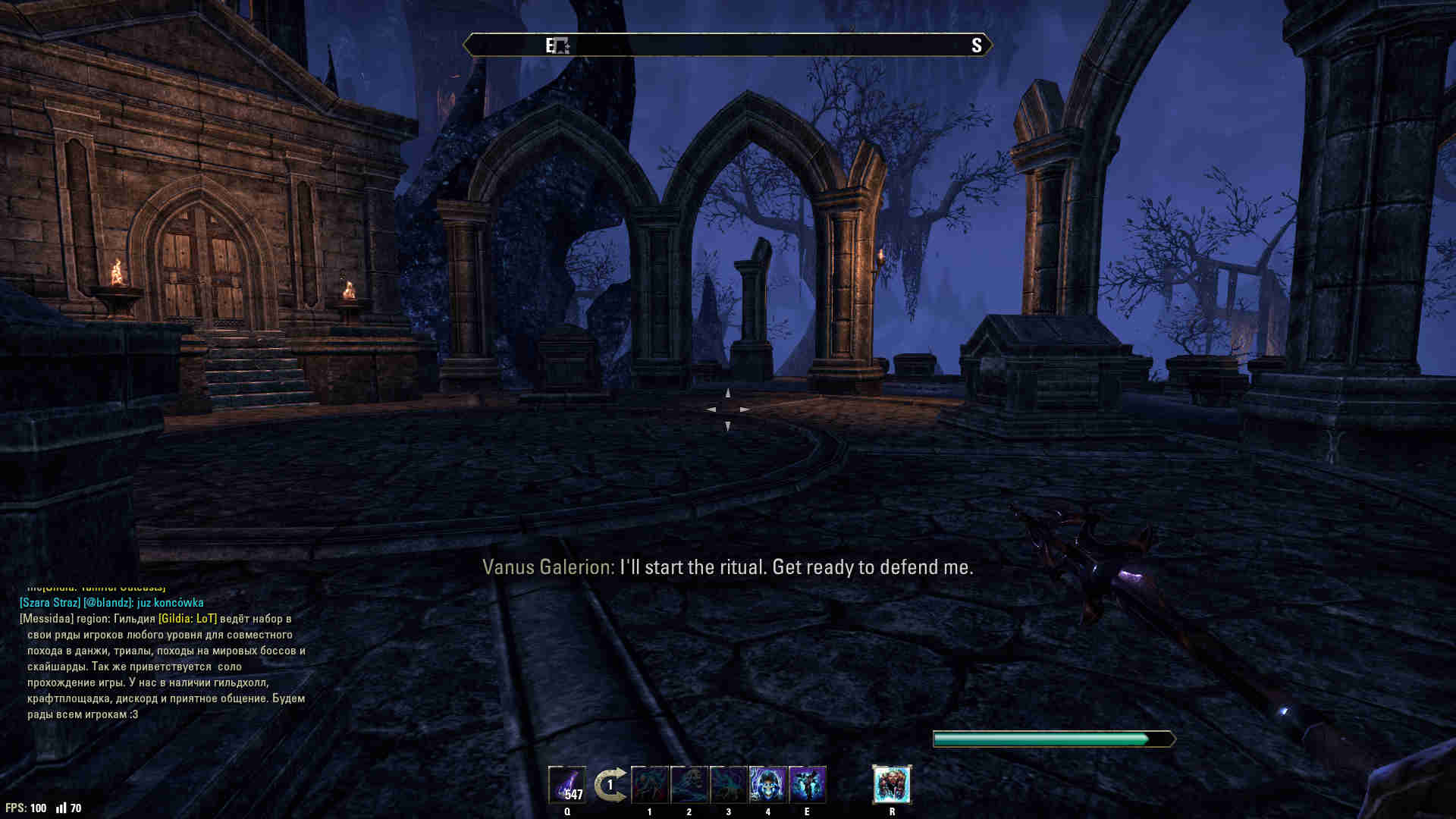1456x819 pixels.
Task: Use the quickslot item with 547 count
Action: click(x=567, y=784)
